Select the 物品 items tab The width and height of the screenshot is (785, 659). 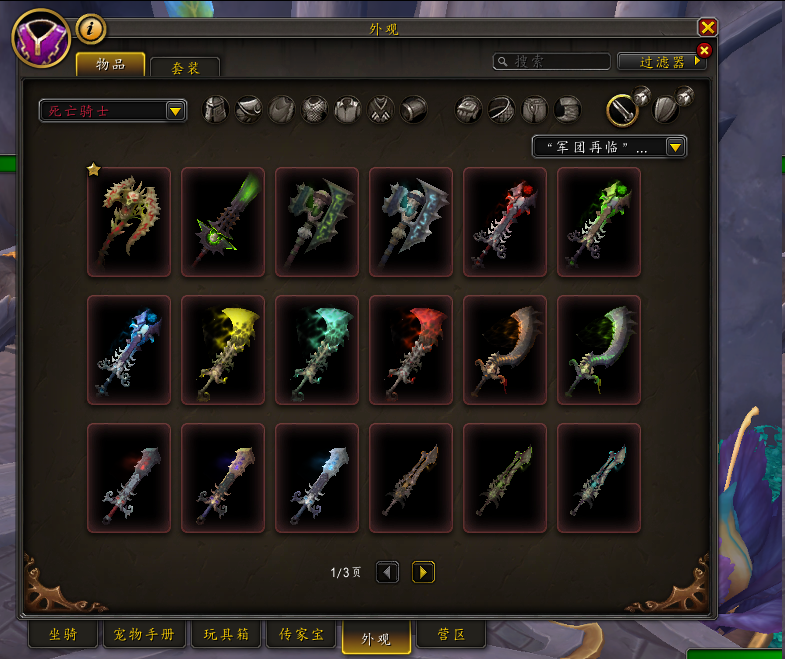click(x=111, y=65)
